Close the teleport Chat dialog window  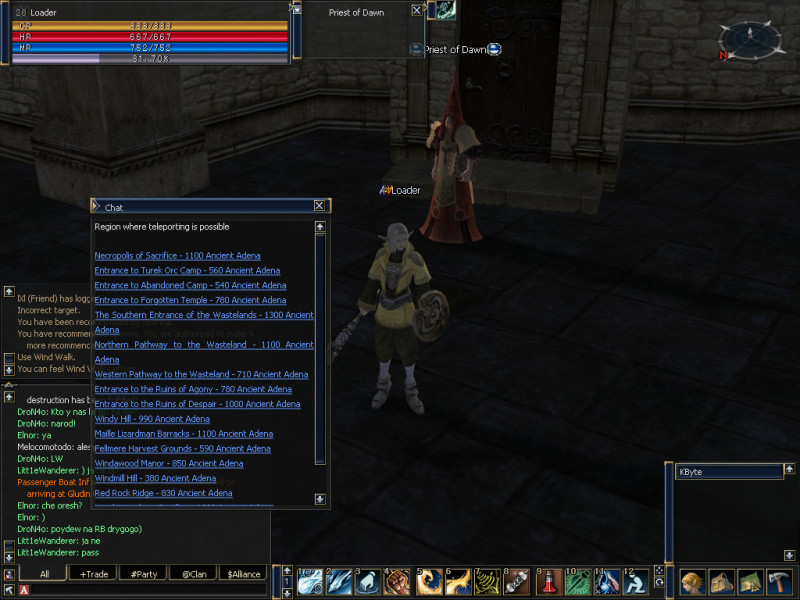click(319, 206)
